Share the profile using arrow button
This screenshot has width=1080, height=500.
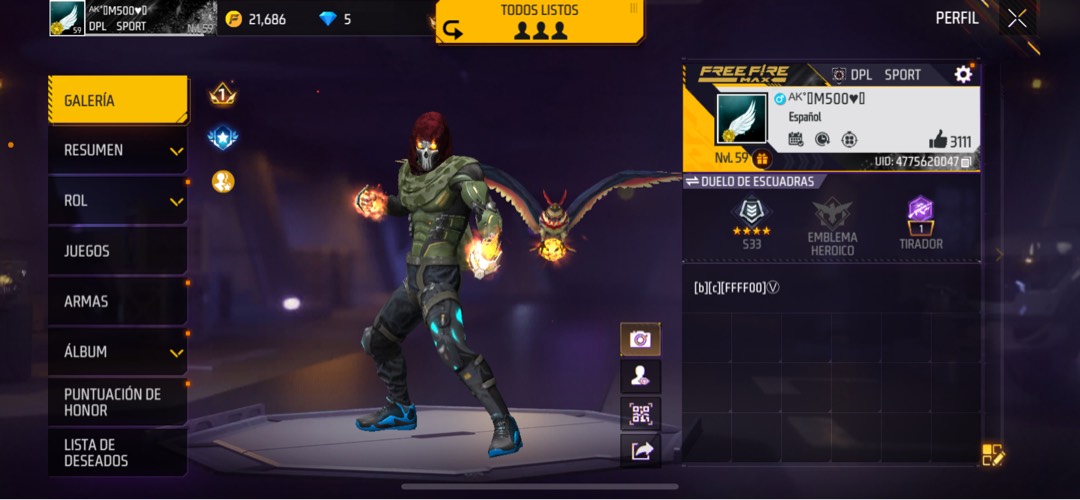(x=640, y=451)
